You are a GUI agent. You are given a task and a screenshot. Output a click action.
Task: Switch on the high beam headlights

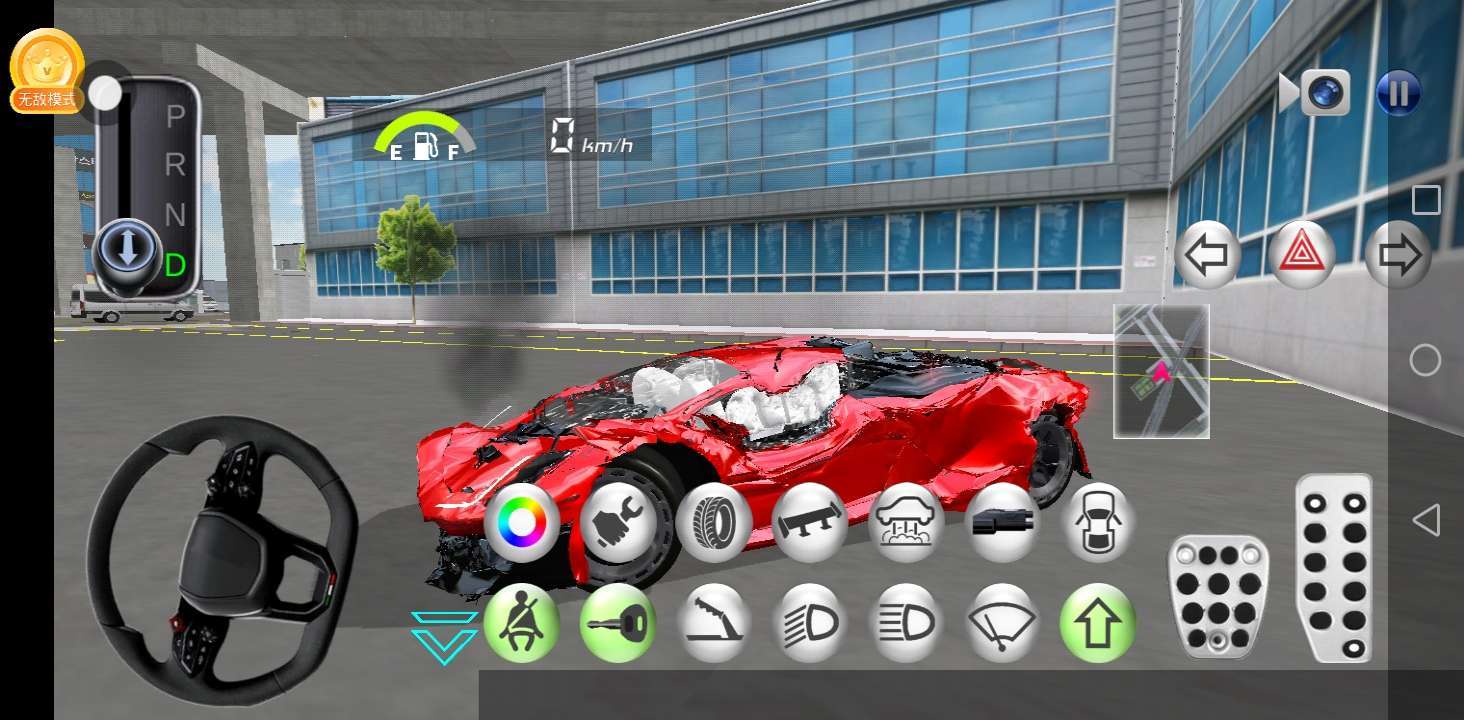[810, 622]
